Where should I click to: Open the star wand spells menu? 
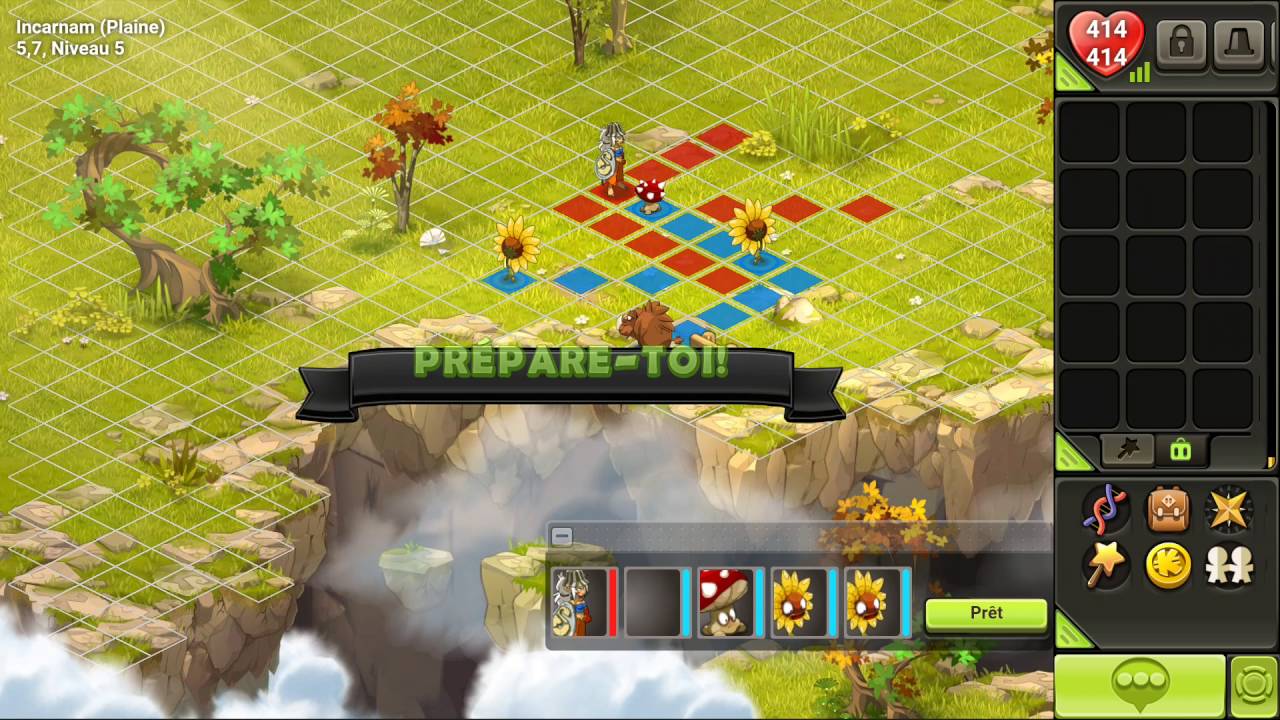coord(1105,566)
